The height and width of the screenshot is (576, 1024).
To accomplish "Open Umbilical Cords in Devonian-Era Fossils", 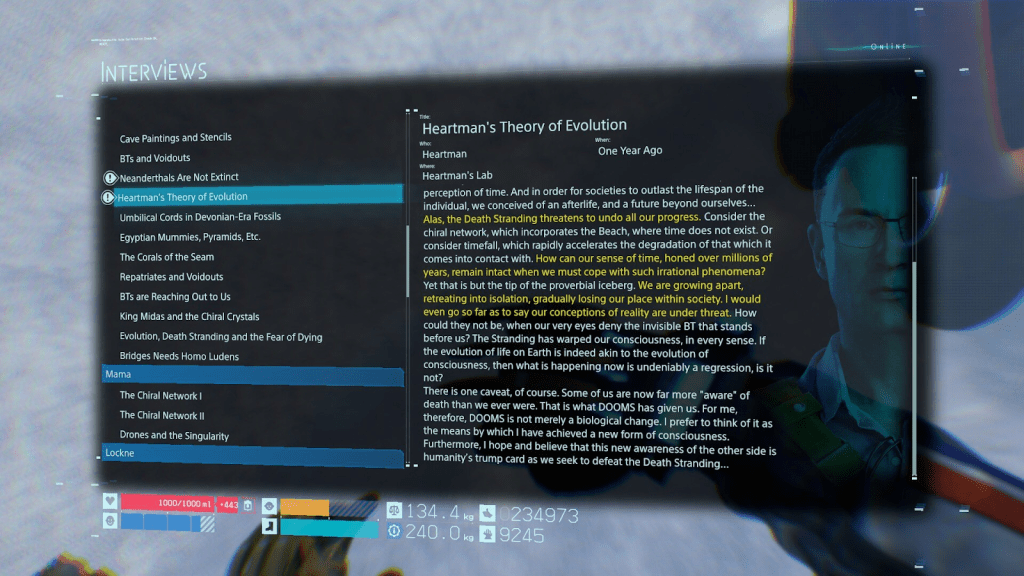I will [200, 217].
